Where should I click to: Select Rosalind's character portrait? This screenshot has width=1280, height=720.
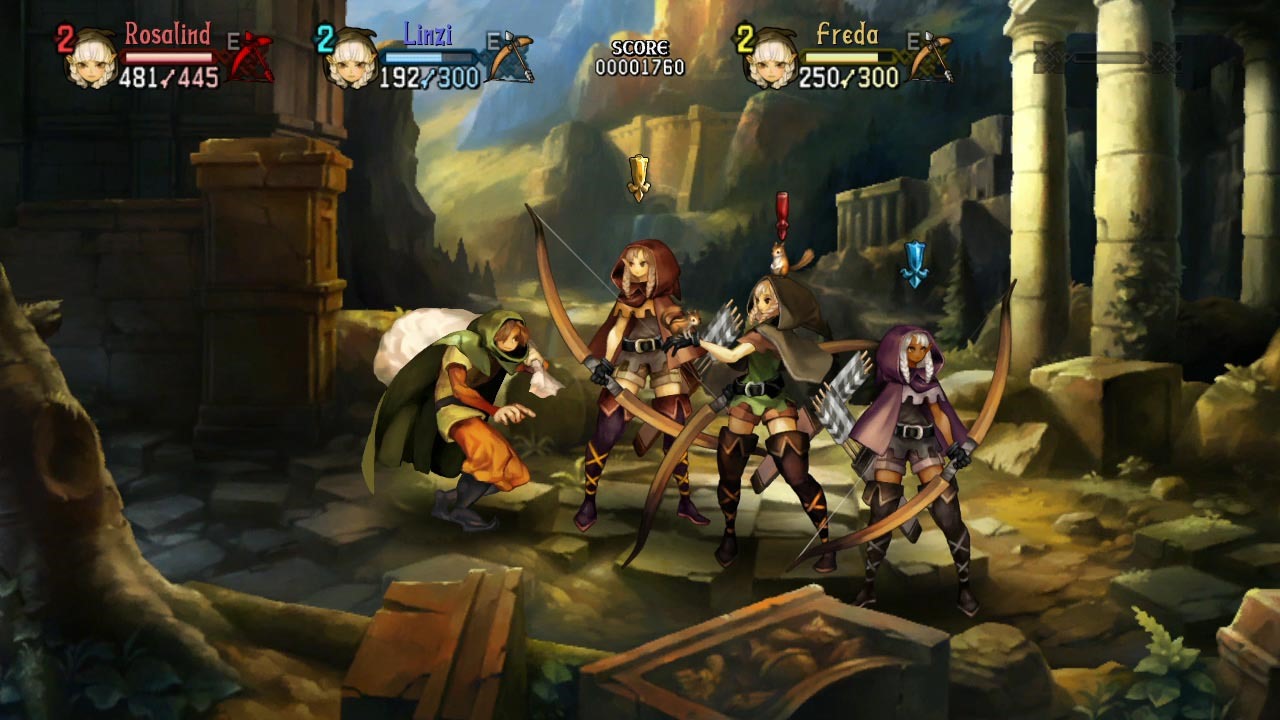91,60
